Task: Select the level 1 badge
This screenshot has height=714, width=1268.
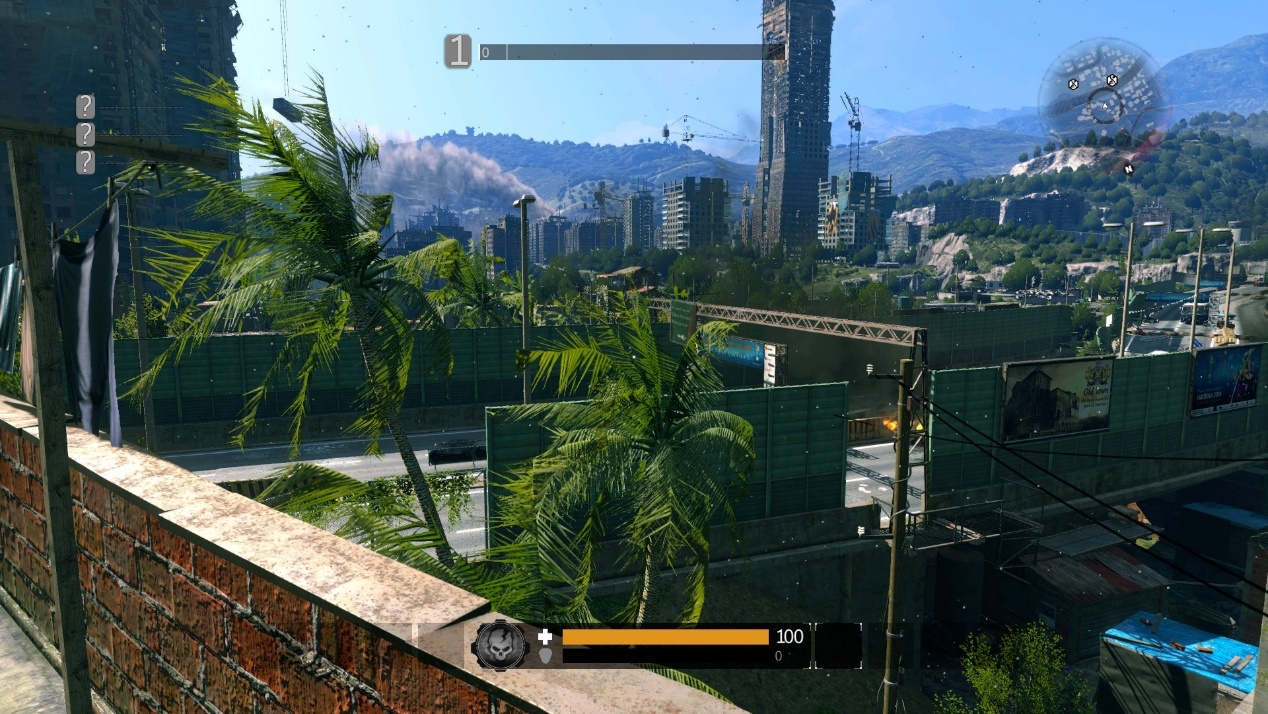Action: pos(458,51)
